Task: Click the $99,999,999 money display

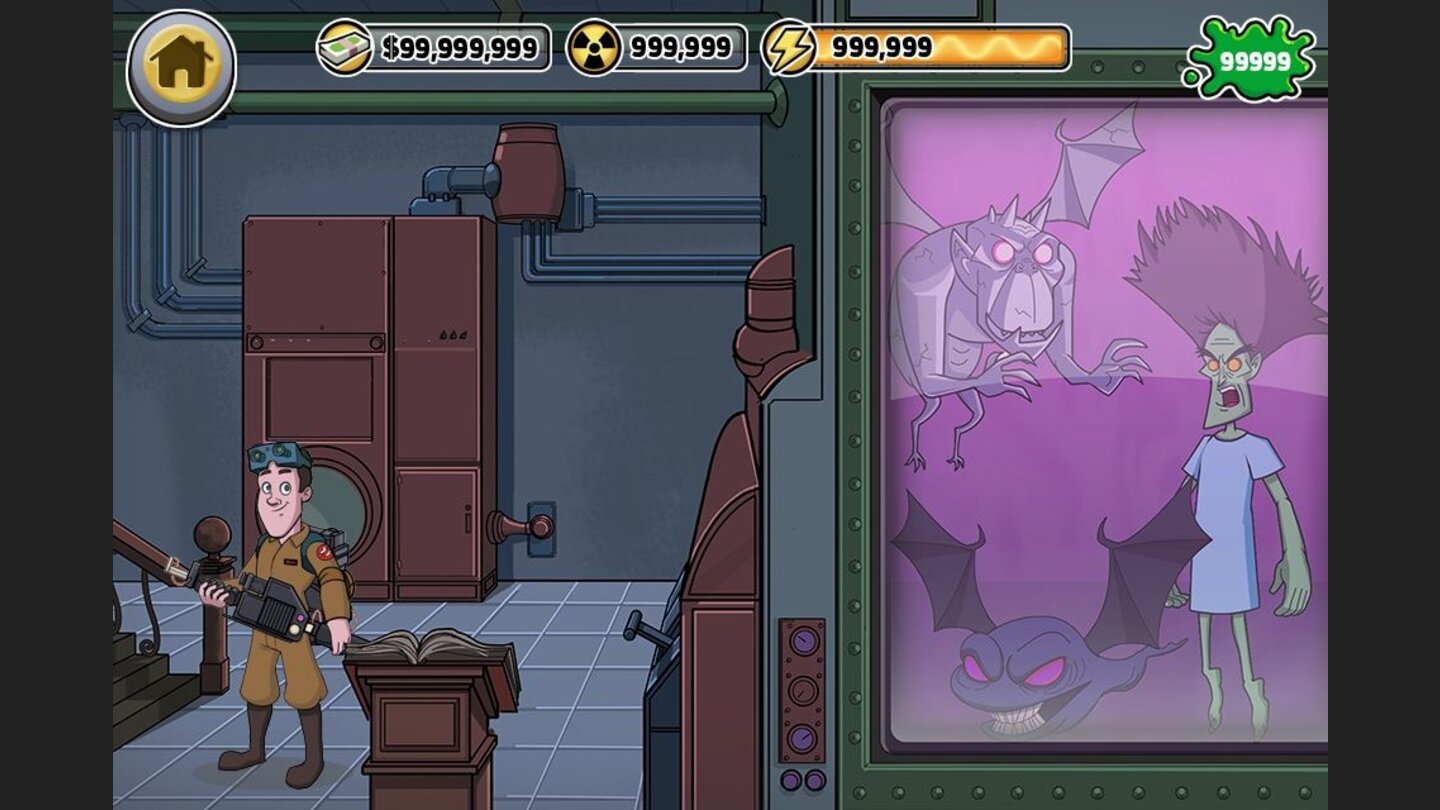Action: click(x=460, y=44)
